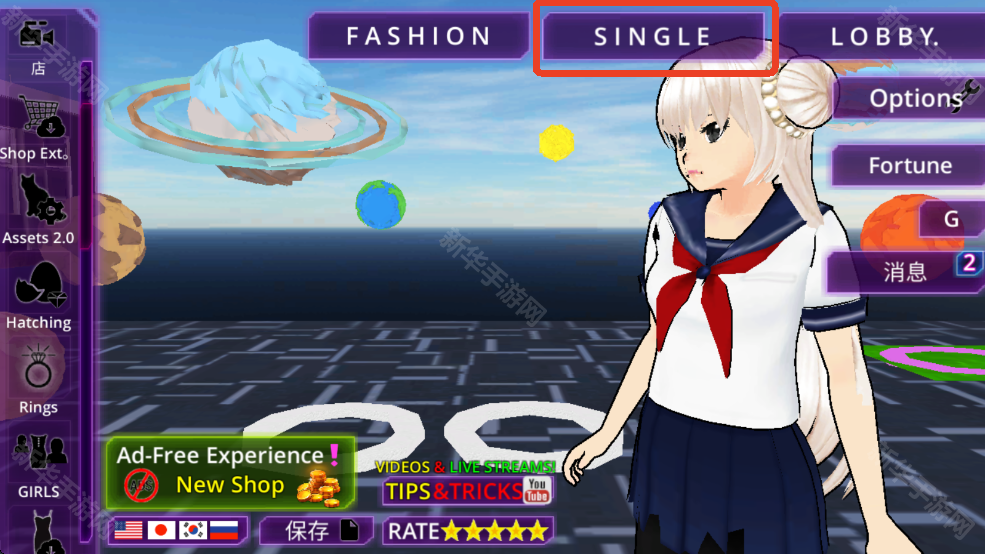
Task: Open the 店 shop icon
Action: click(x=38, y=45)
